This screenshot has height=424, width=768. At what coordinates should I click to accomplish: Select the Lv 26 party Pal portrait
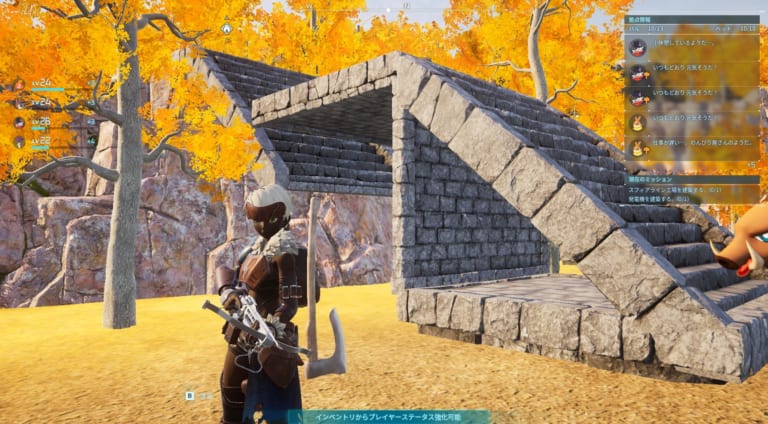point(19,122)
